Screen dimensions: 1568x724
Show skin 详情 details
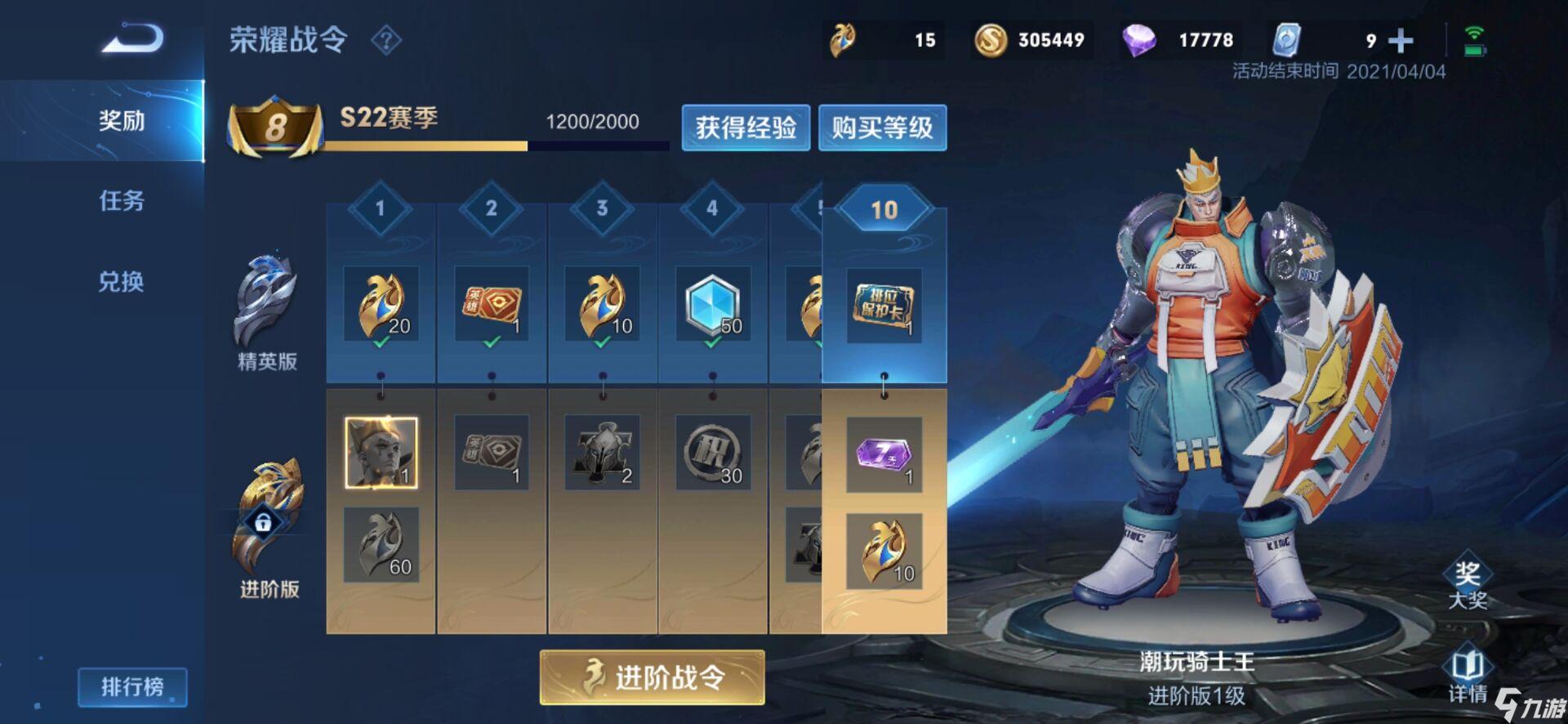1467,675
